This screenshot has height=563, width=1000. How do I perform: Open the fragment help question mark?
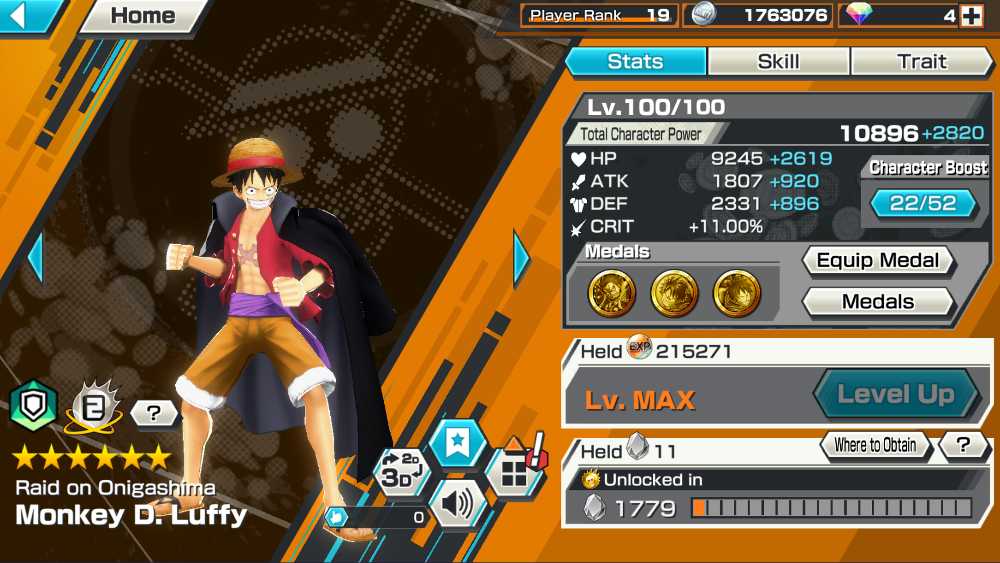pos(965,446)
